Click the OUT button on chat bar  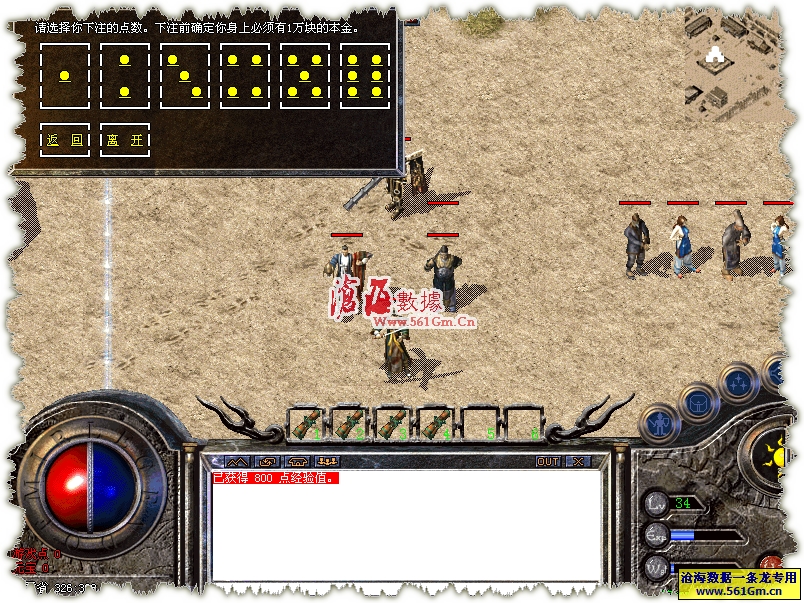click(x=547, y=462)
